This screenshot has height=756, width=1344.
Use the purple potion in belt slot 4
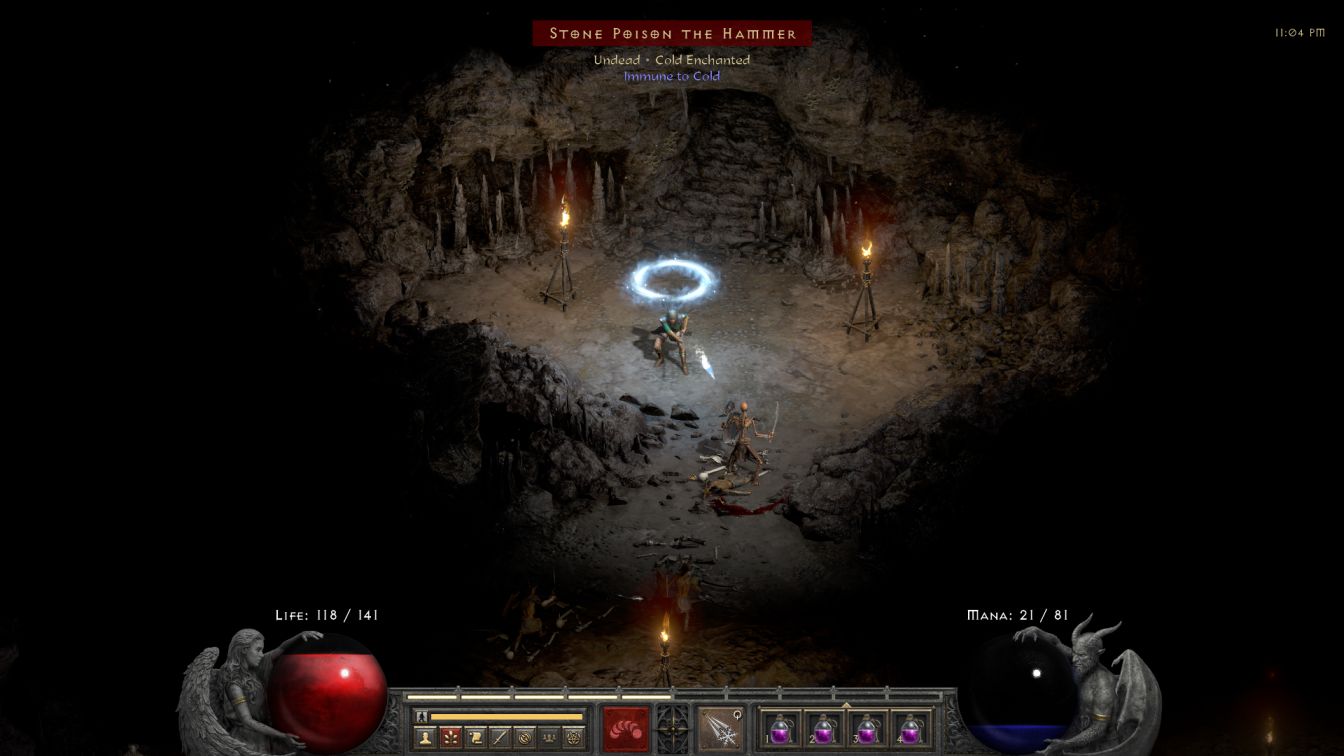[x=911, y=727]
